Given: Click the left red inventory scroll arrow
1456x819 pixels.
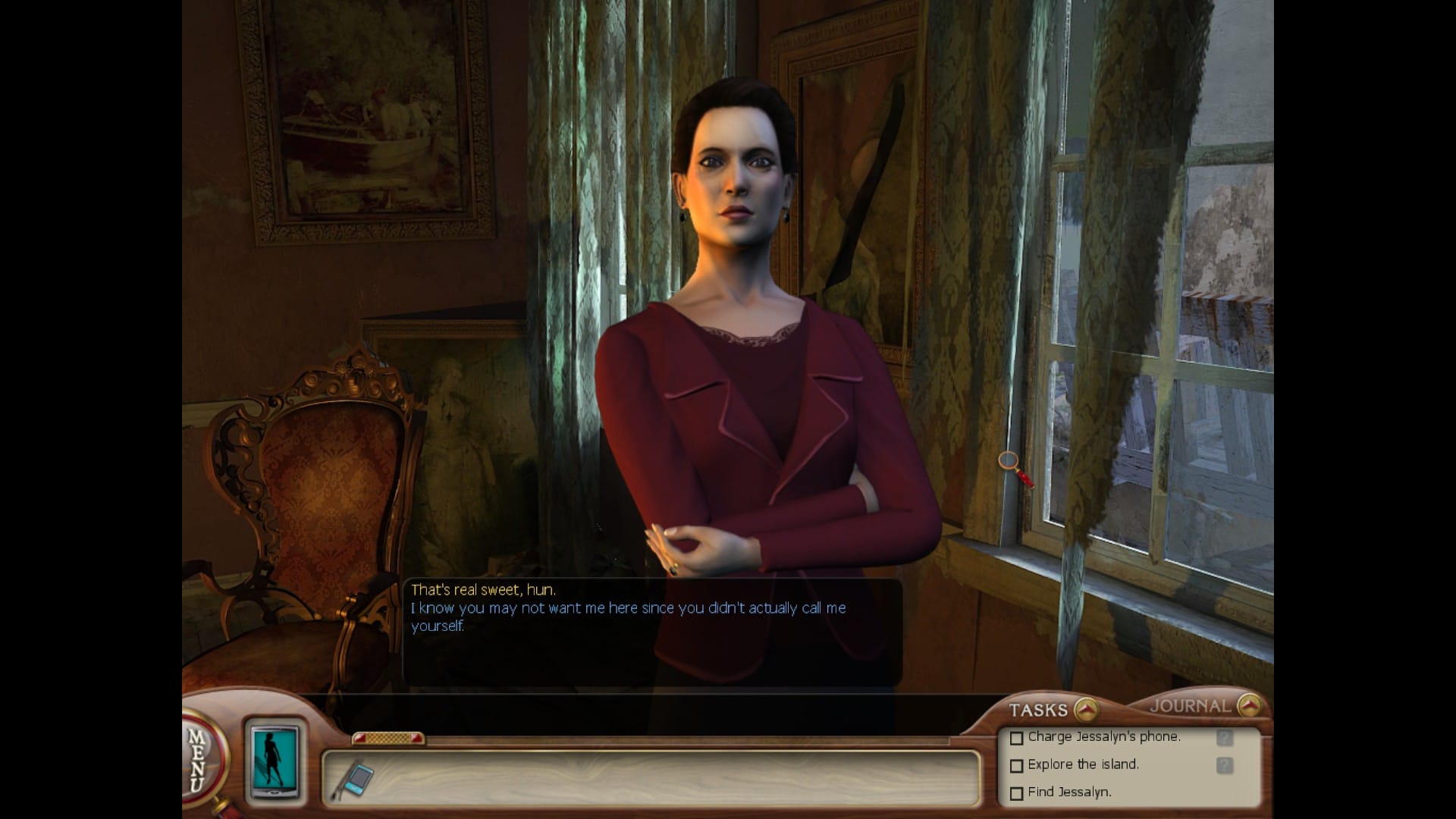Looking at the screenshot, I should pyautogui.click(x=360, y=737).
